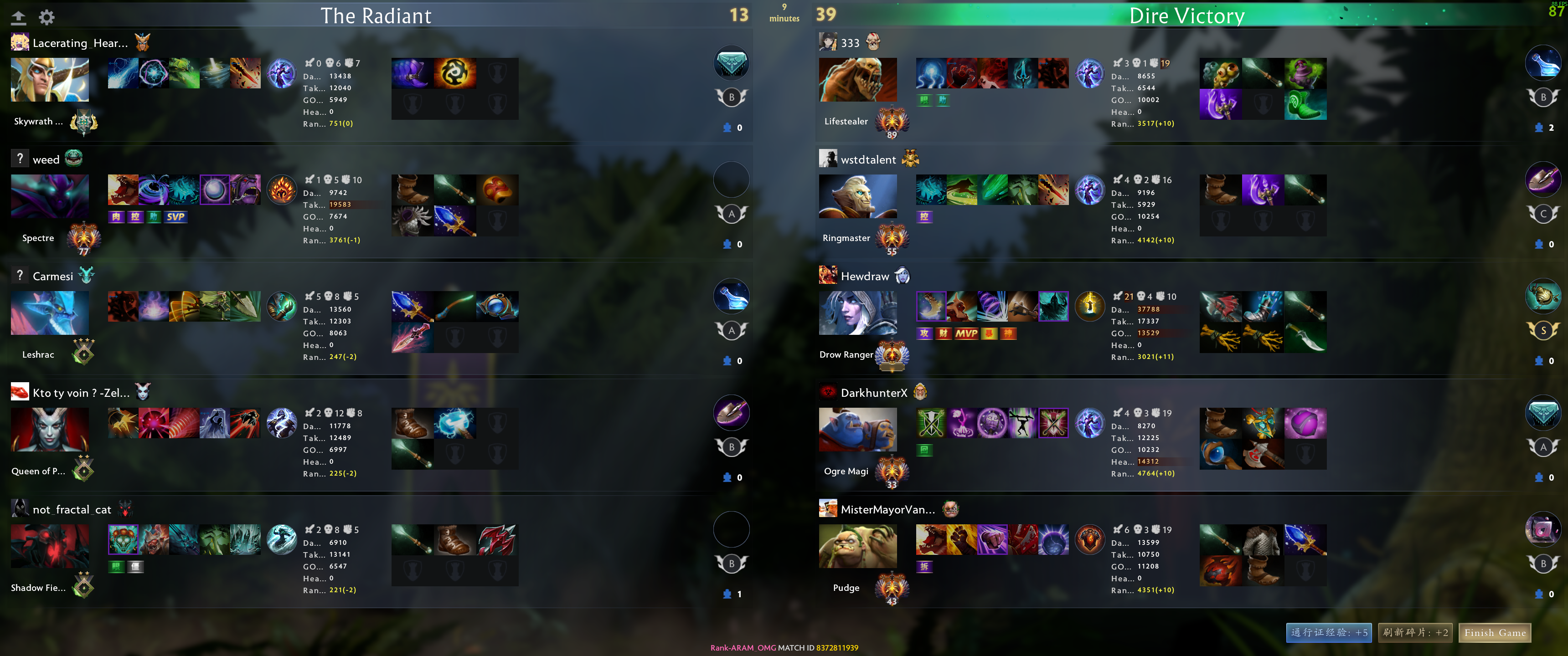Click the refresh shards +2 button

(1415, 633)
